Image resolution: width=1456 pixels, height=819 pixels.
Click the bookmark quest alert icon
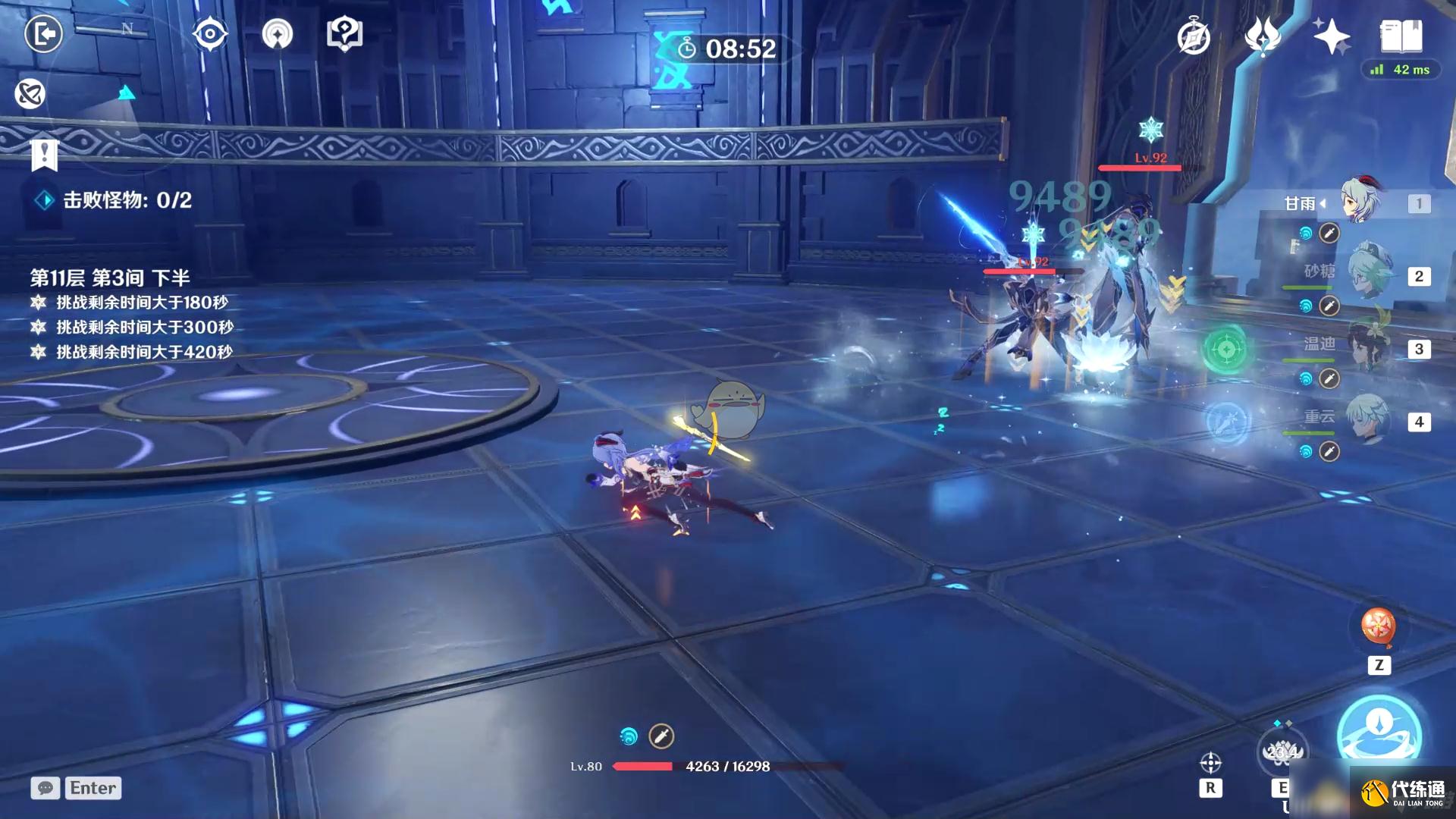(44, 155)
